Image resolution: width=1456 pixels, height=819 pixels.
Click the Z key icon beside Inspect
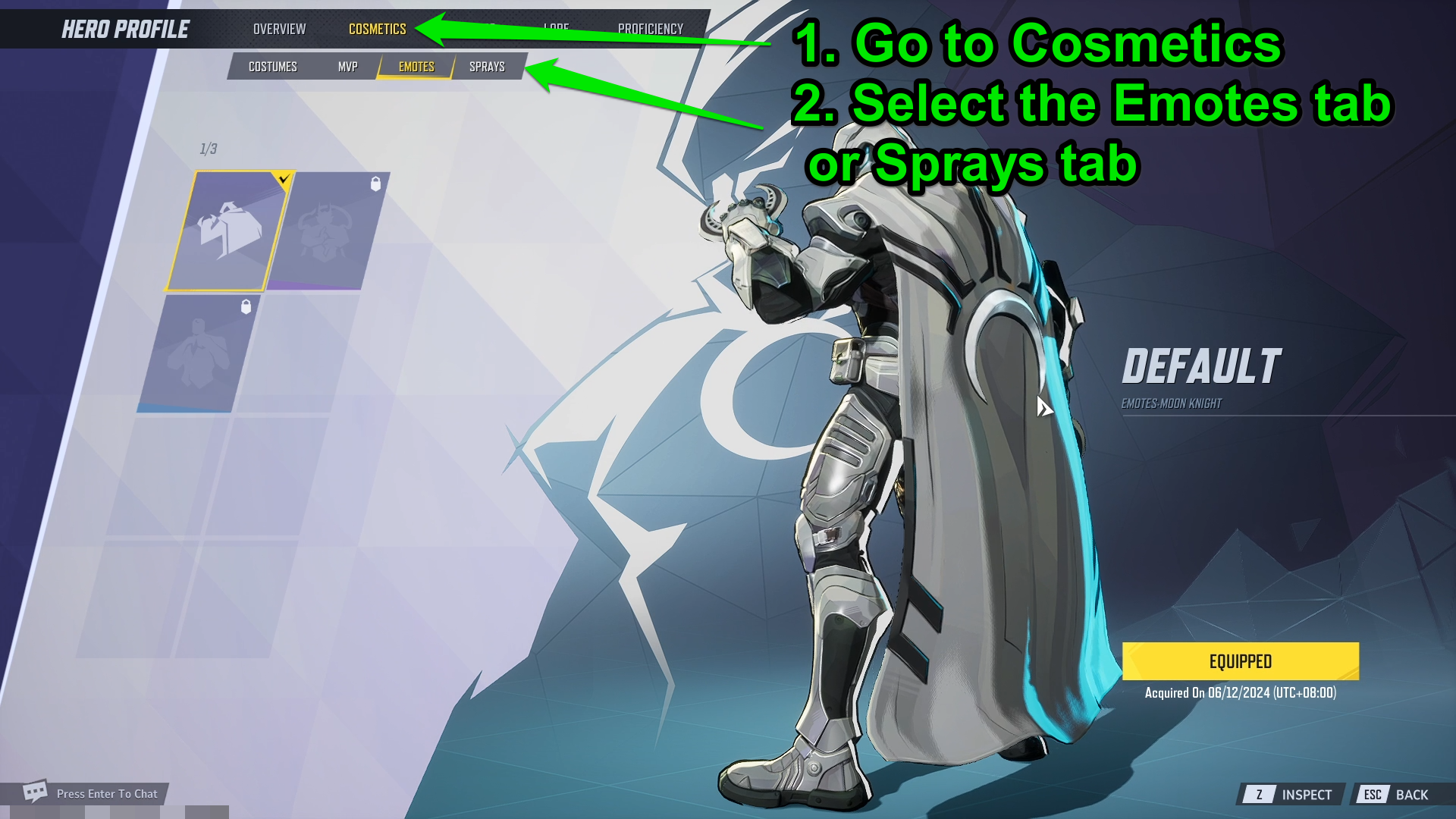click(1260, 795)
